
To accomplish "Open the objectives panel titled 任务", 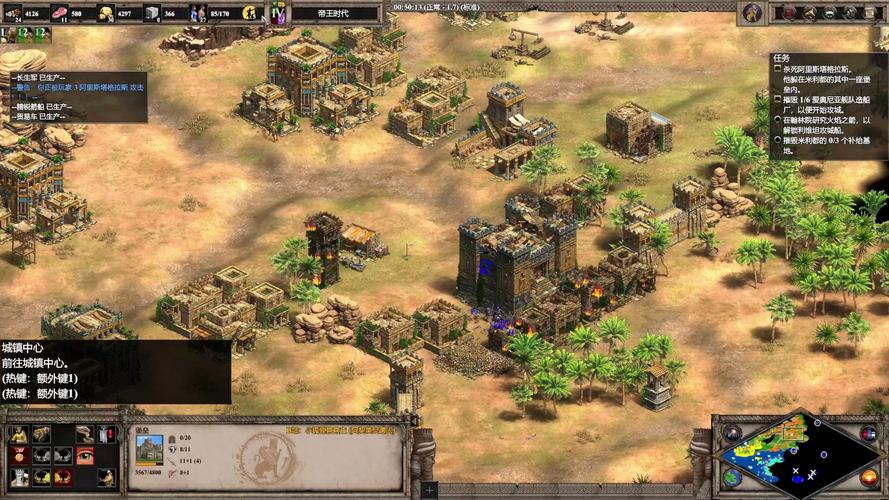I will tap(781, 58).
